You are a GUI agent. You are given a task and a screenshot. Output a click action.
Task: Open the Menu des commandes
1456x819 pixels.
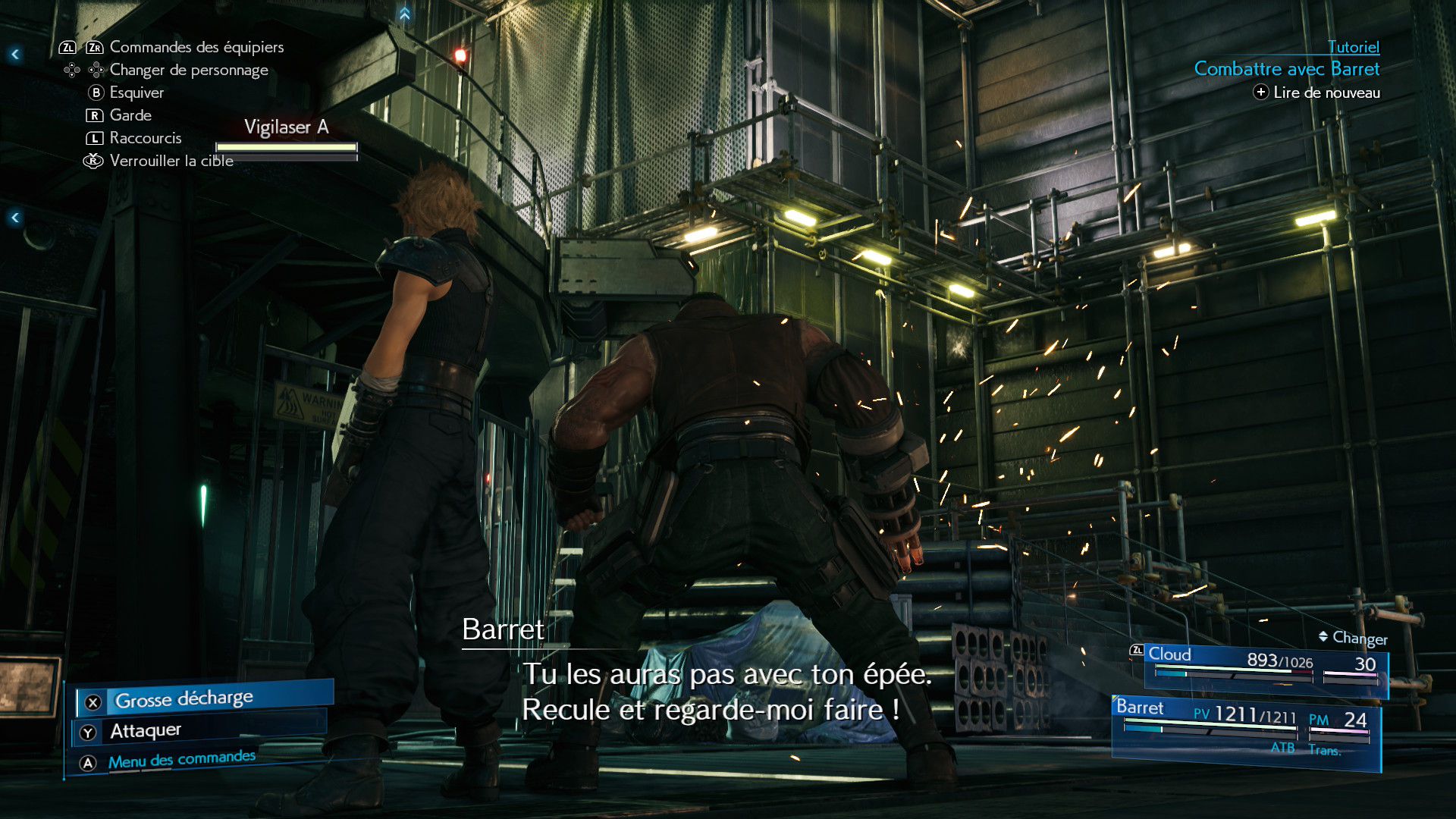point(181,760)
